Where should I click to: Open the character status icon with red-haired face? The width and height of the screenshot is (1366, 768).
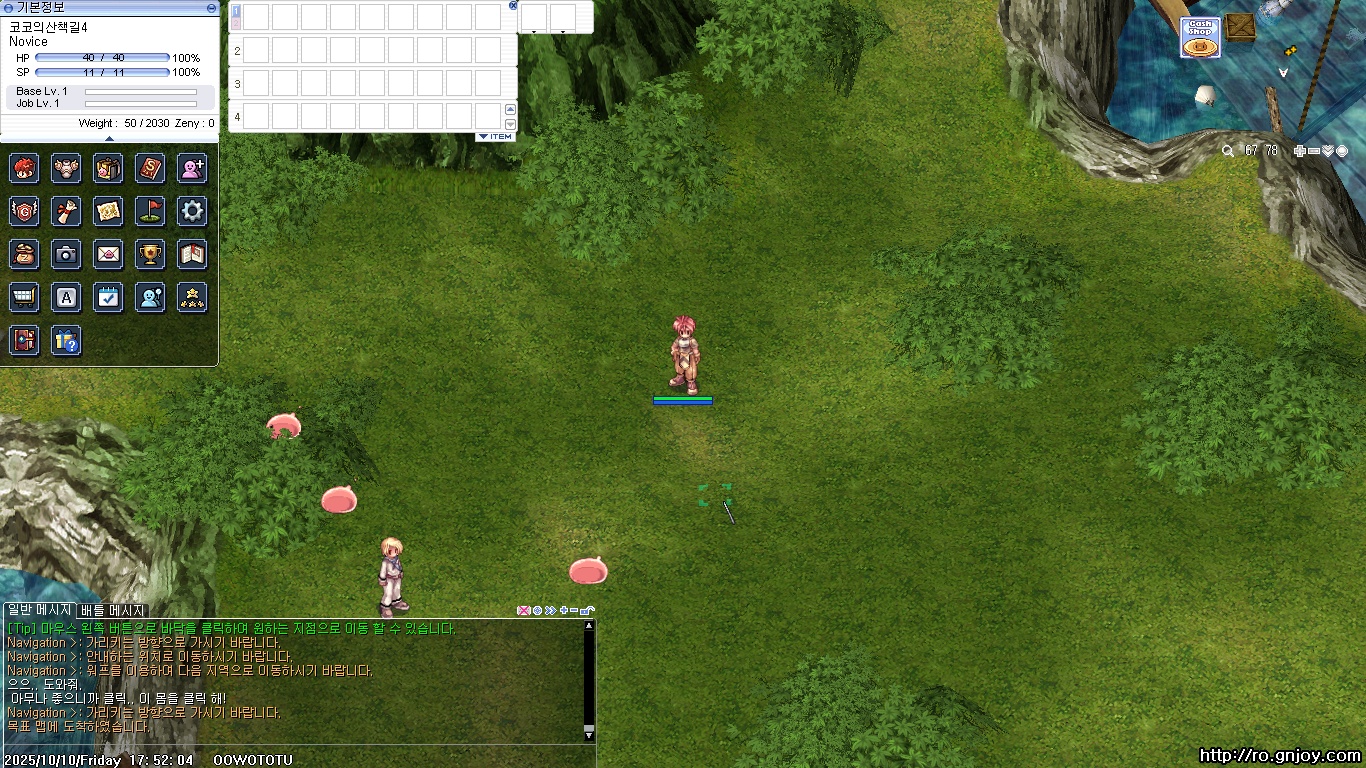pos(24,168)
